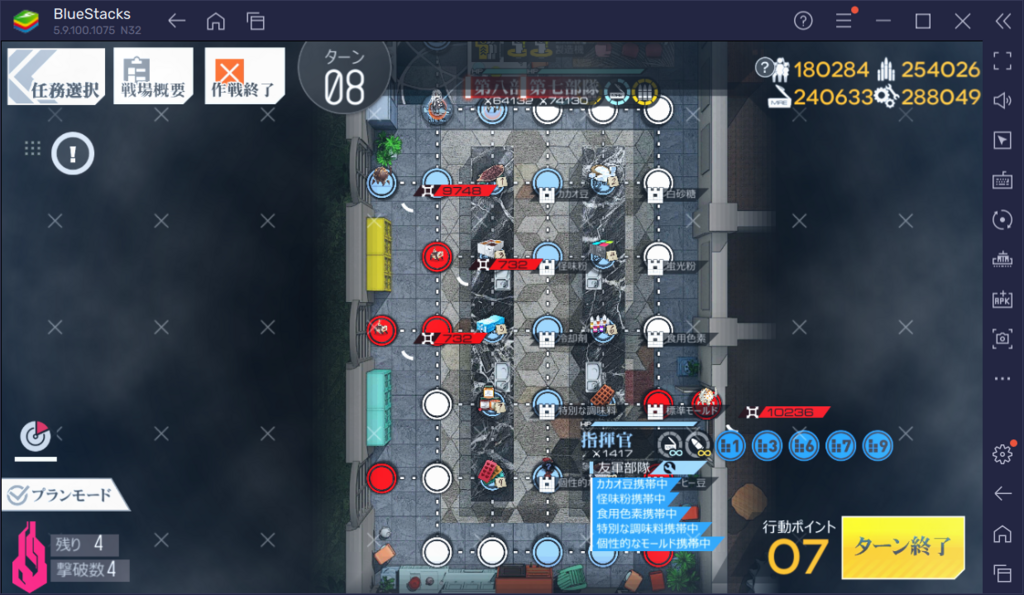Select echelon 6 quick-select icon

pyautogui.click(x=804, y=446)
